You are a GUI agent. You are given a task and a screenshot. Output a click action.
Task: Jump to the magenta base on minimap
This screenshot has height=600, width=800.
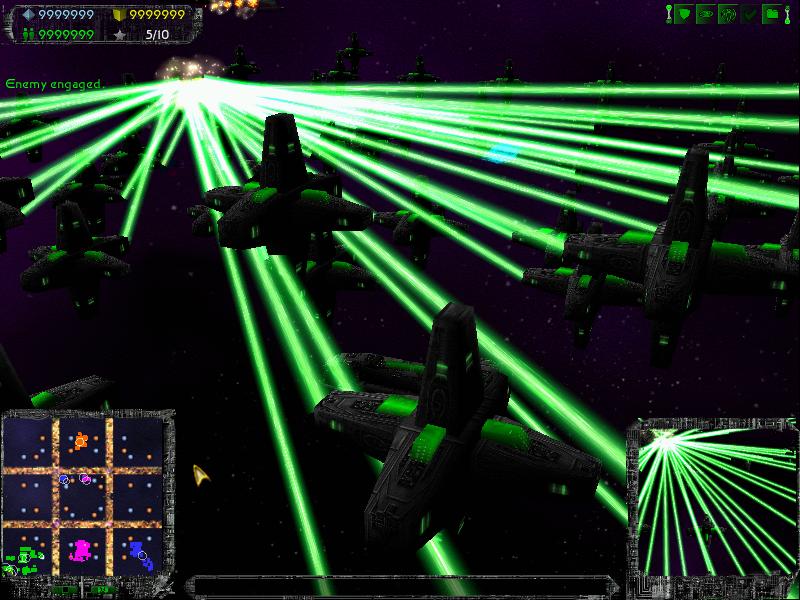coord(82,549)
